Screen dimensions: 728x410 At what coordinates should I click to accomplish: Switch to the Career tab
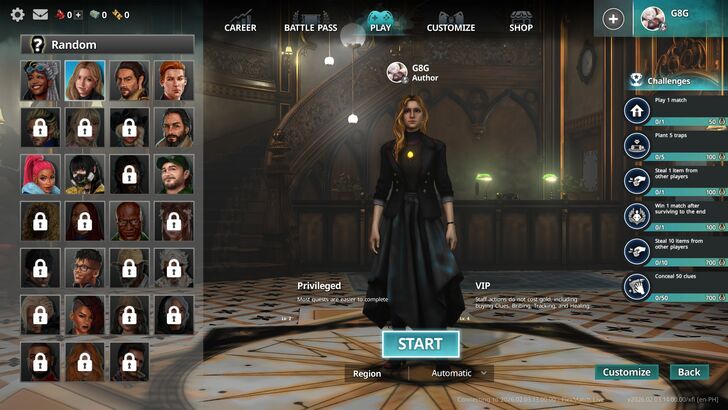click(x=240, y=21)
